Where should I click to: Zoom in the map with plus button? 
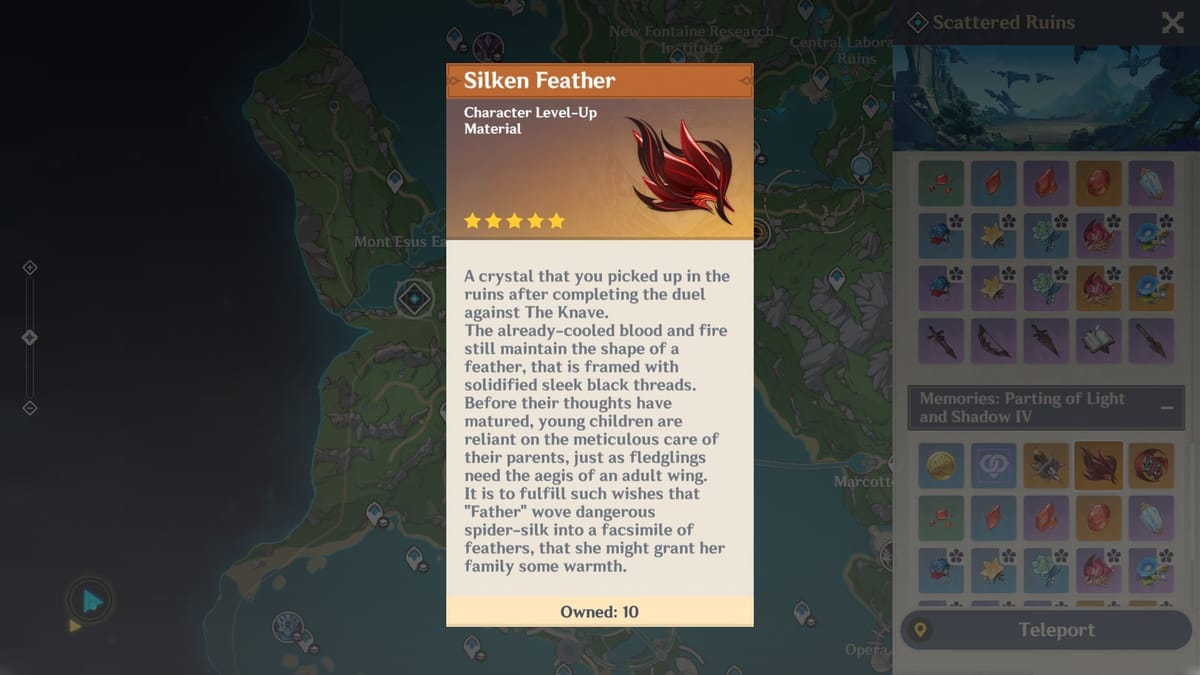[x=30, y=268]
